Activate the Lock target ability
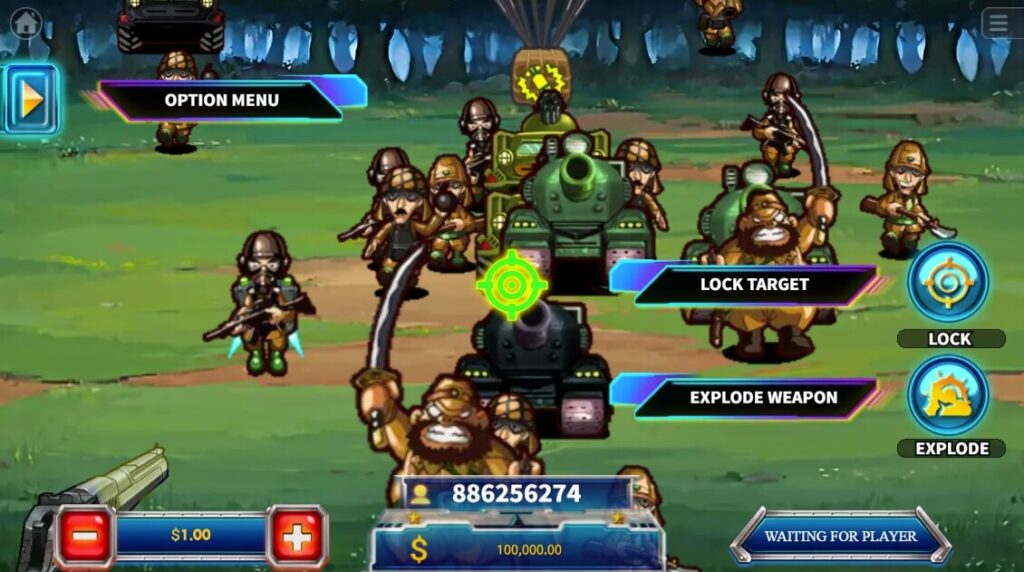This screenshot has height=572, width=1024. tap(948, 283)
